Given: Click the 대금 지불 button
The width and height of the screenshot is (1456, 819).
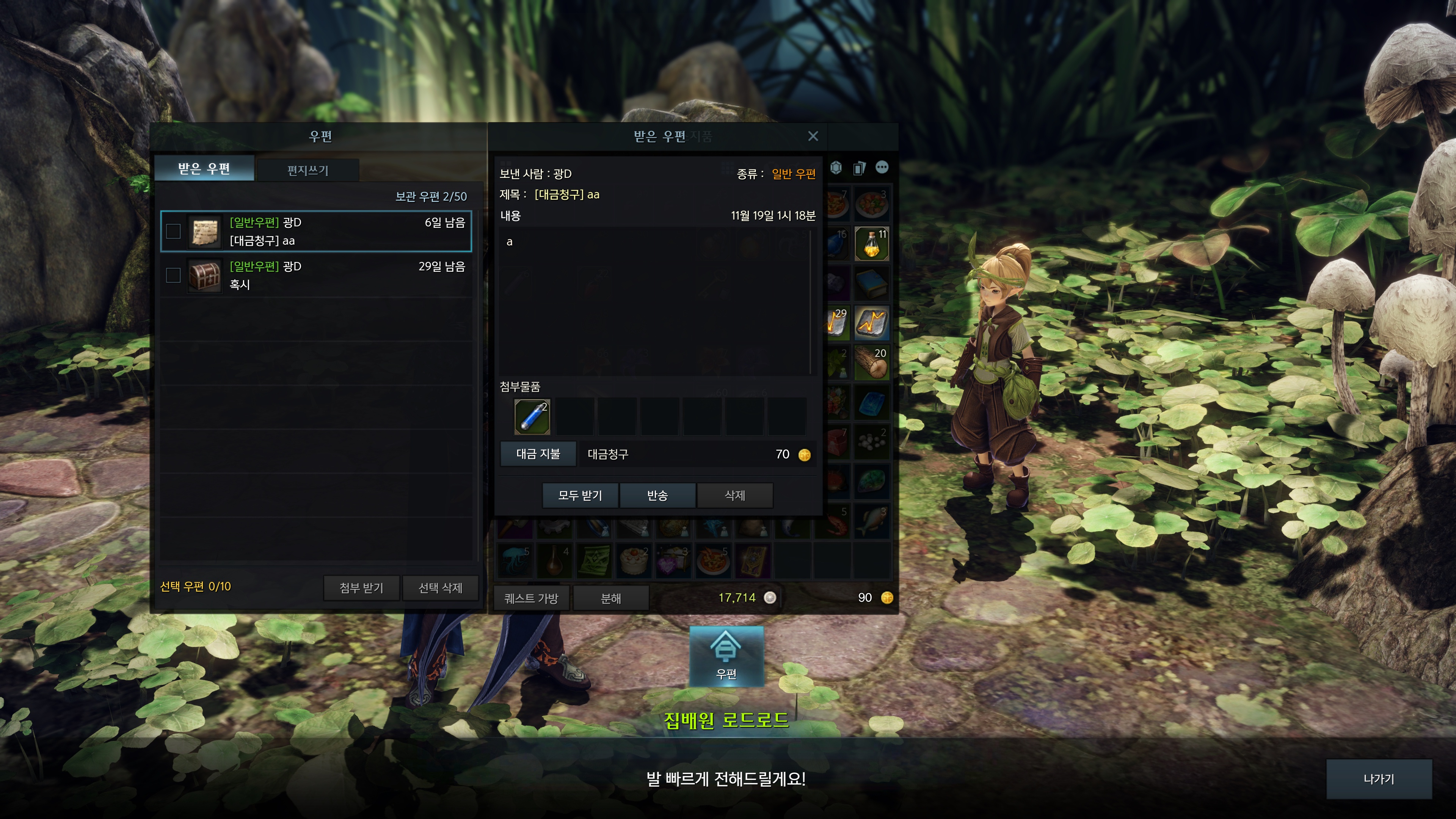Looking at the screenshot, I should (538, 454).
